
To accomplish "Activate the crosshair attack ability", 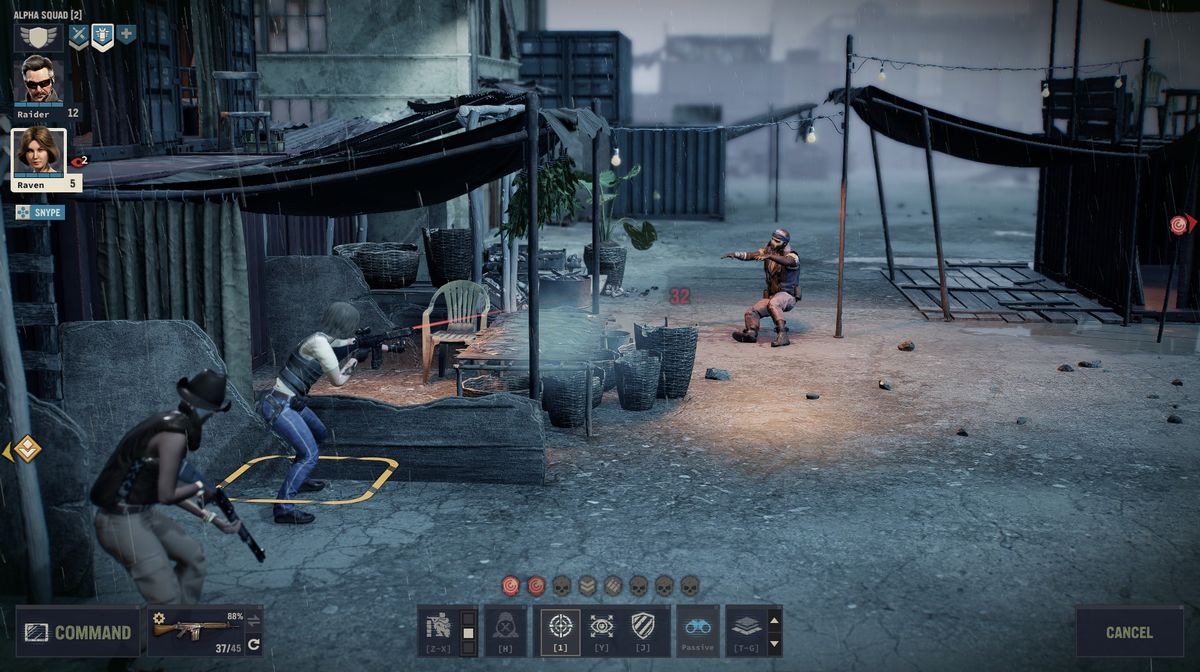I will (560, 627).
